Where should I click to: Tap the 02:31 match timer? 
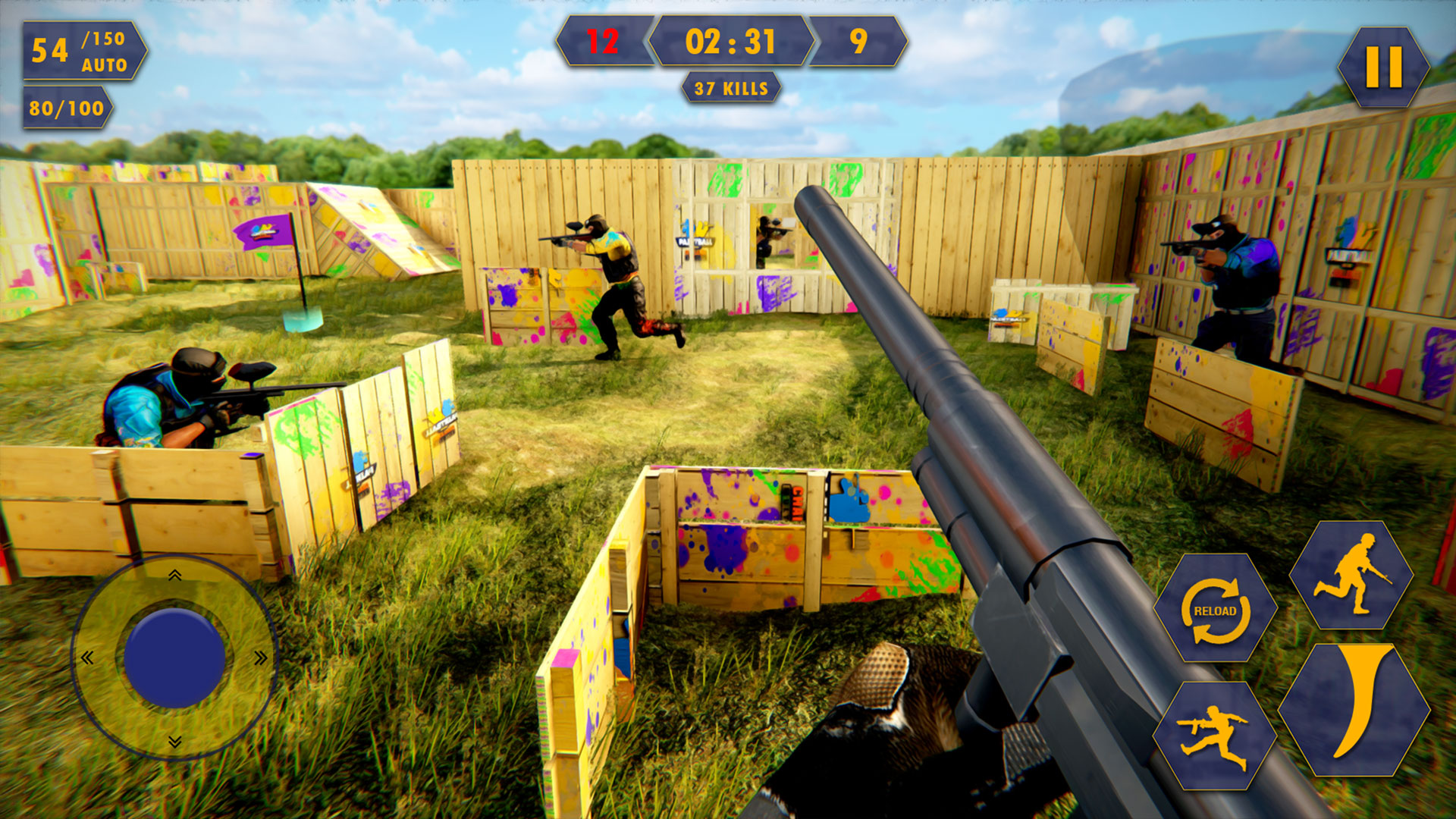[730, 42]
